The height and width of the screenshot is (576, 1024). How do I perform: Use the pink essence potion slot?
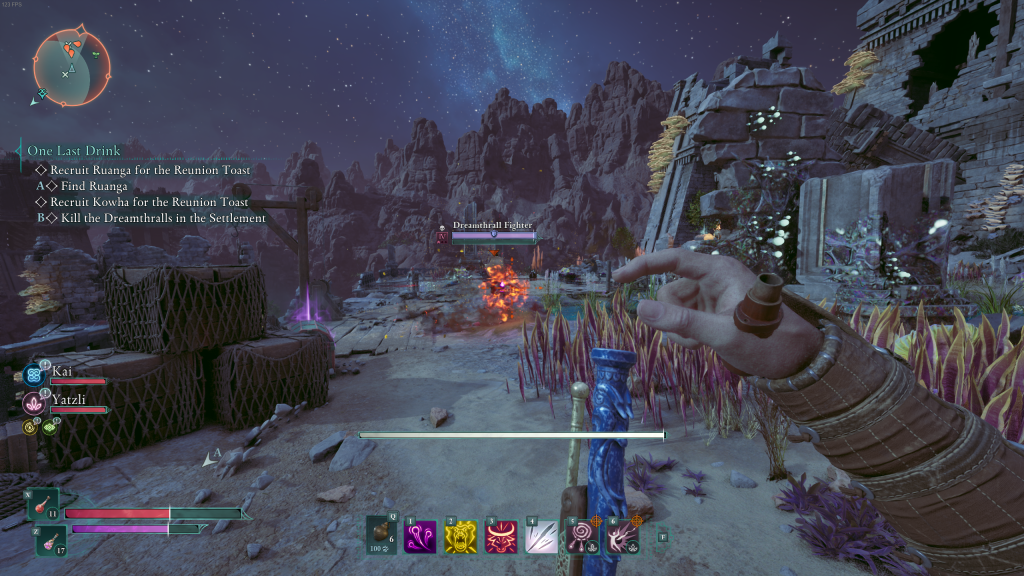(x=48, y=543)
